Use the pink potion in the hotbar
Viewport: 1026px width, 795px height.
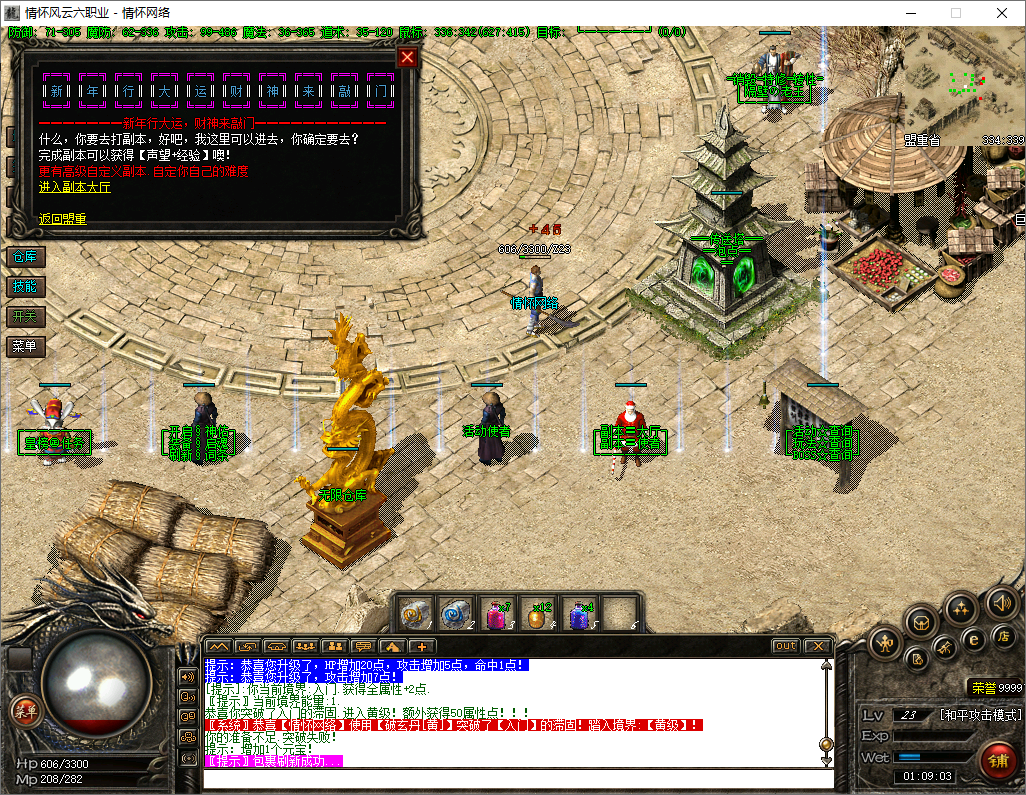click(495, 613)
